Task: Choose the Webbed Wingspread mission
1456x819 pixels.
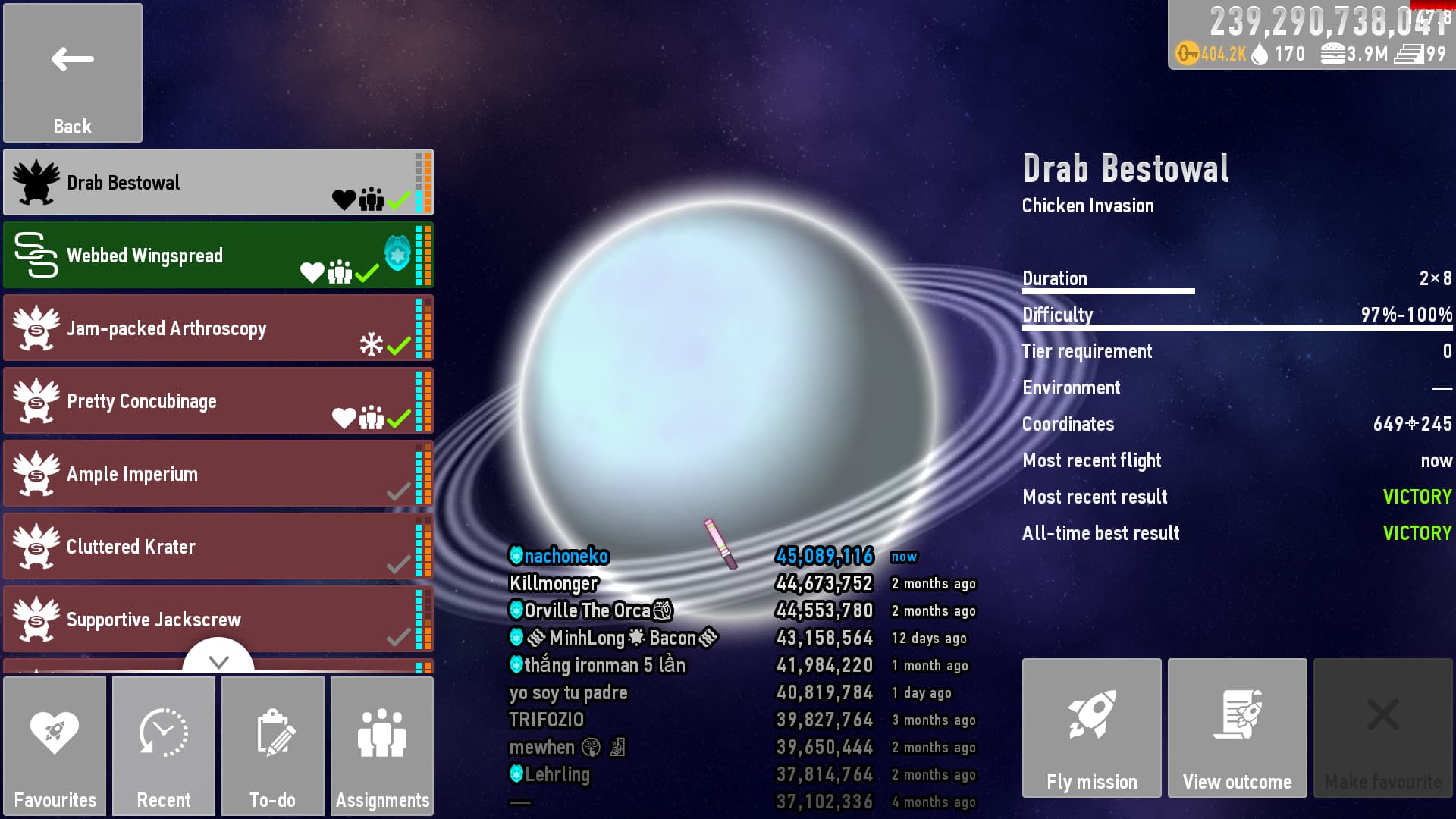Action: (218, 256)
